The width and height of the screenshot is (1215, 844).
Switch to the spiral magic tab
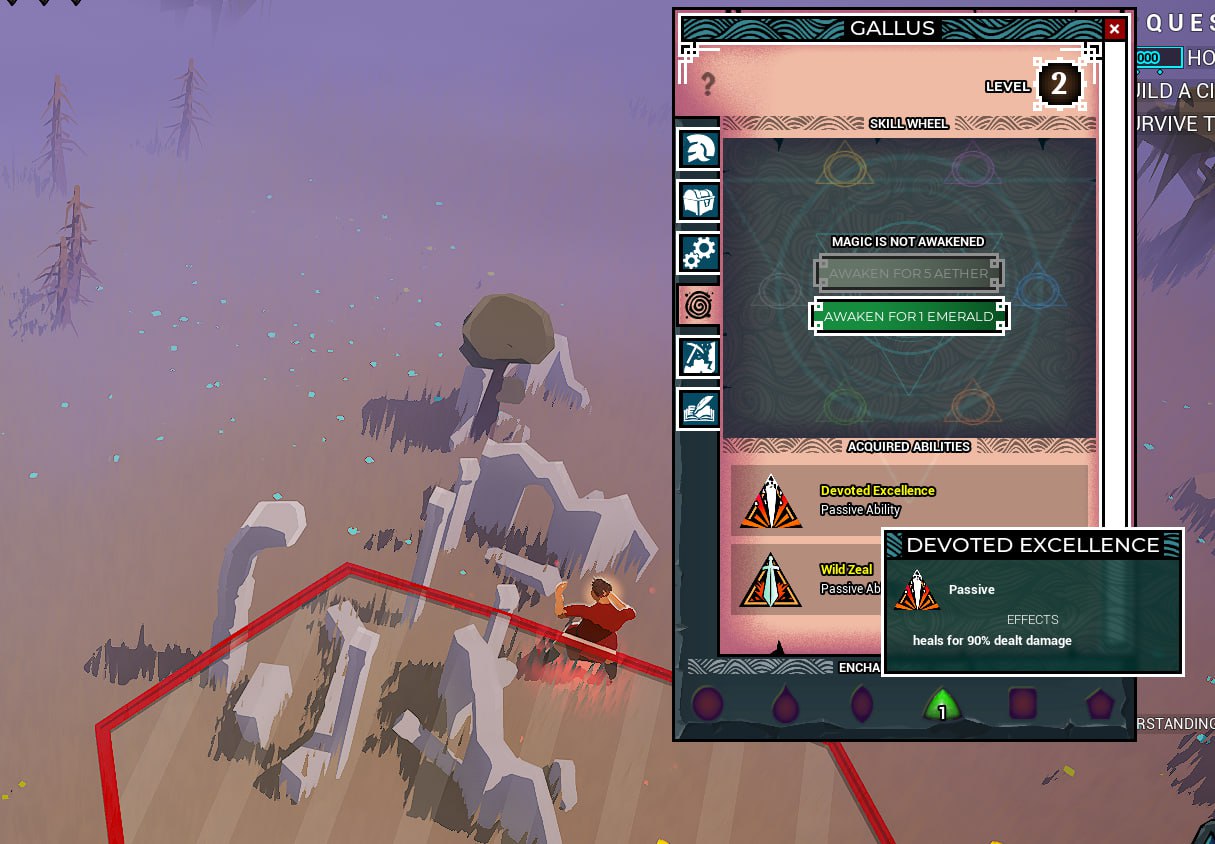click(698, 304)
